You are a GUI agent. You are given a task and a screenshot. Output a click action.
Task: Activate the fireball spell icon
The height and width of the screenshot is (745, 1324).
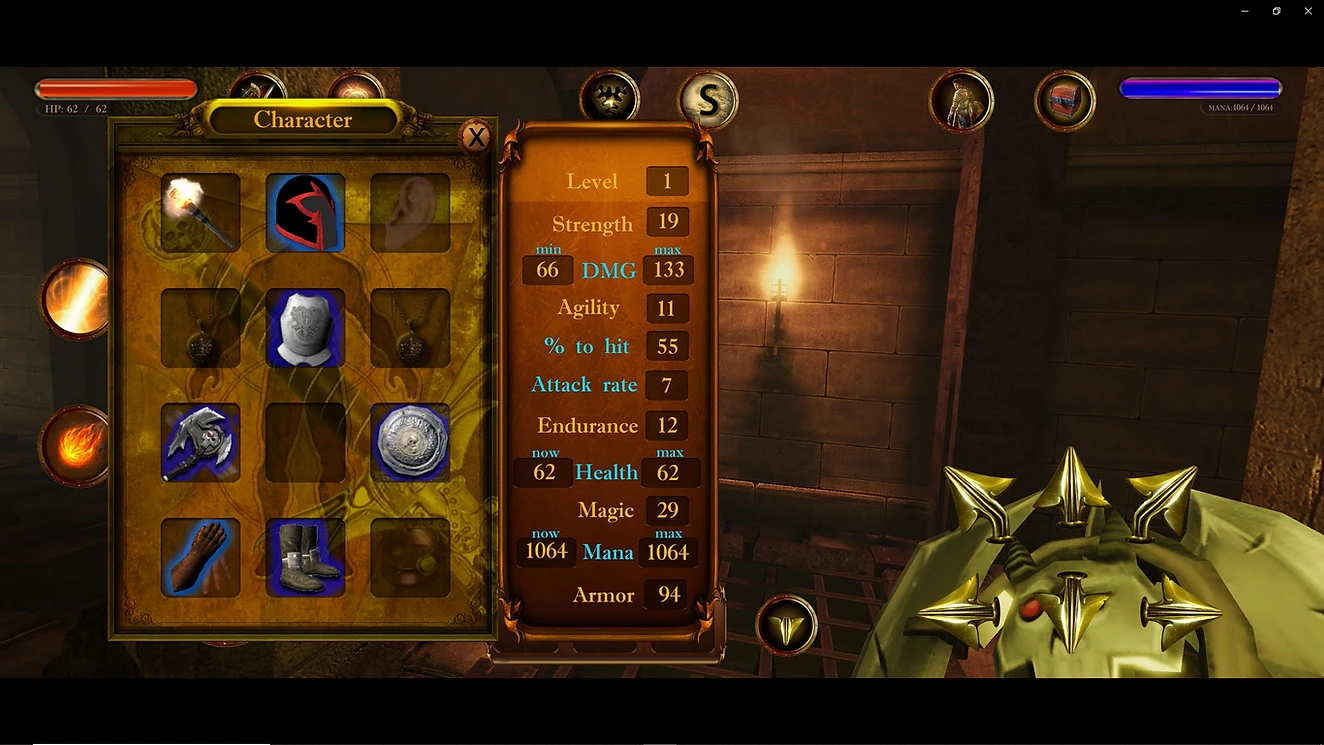click(76, 446)
